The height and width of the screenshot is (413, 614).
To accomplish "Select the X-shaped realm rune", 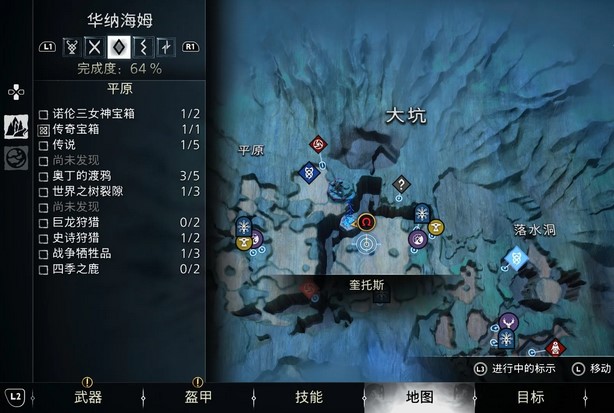I will [x=95, y=46].
